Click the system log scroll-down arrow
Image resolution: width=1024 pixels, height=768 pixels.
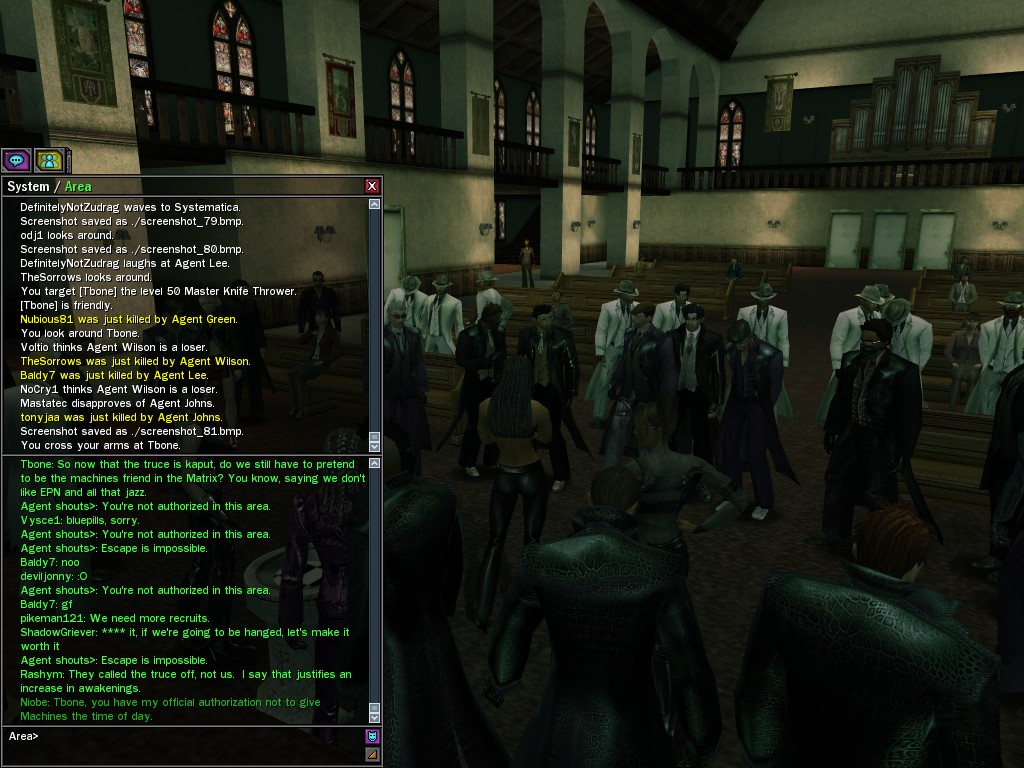coord(375,446)
